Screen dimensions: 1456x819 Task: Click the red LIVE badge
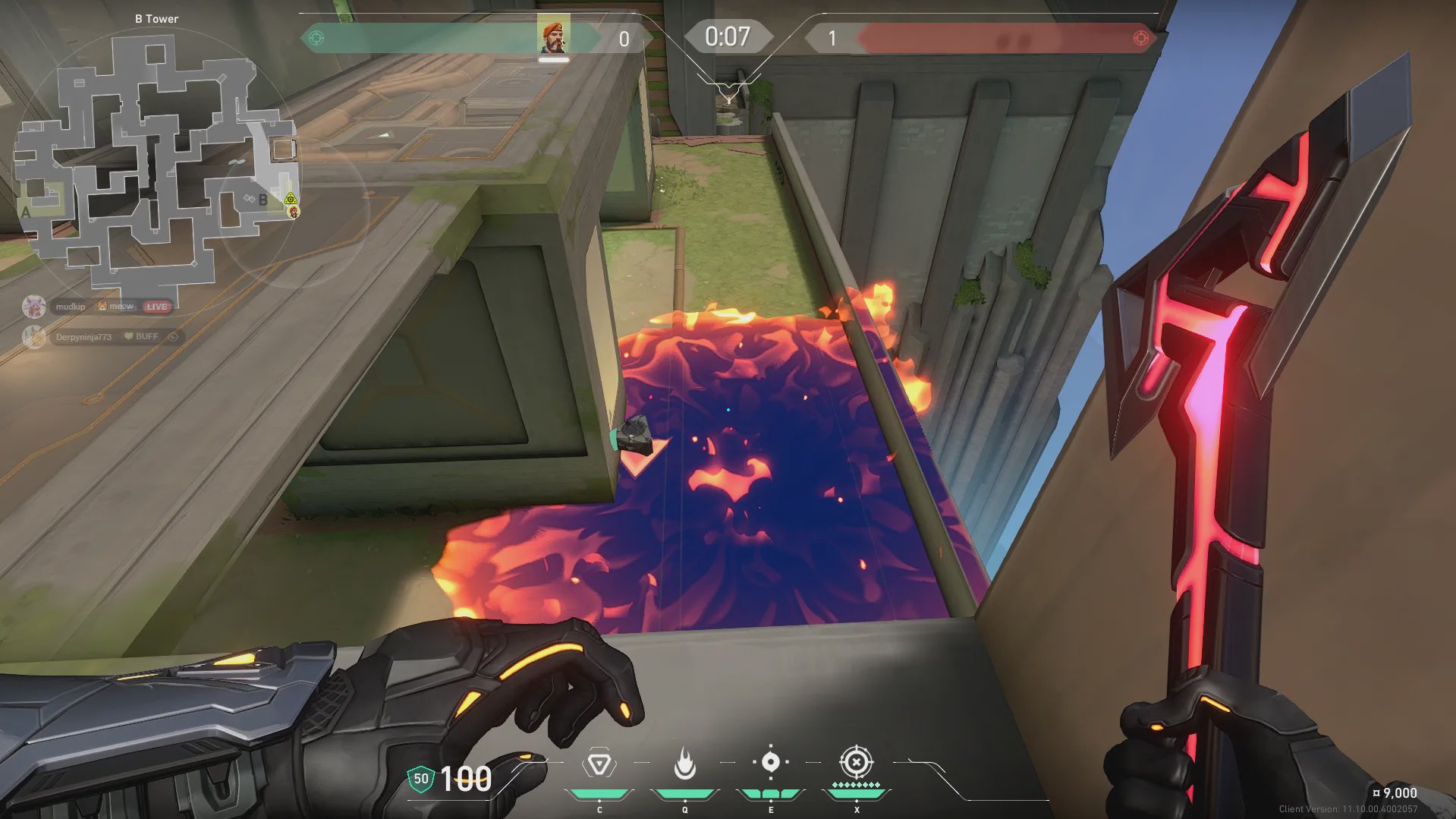tap(157, 307)
